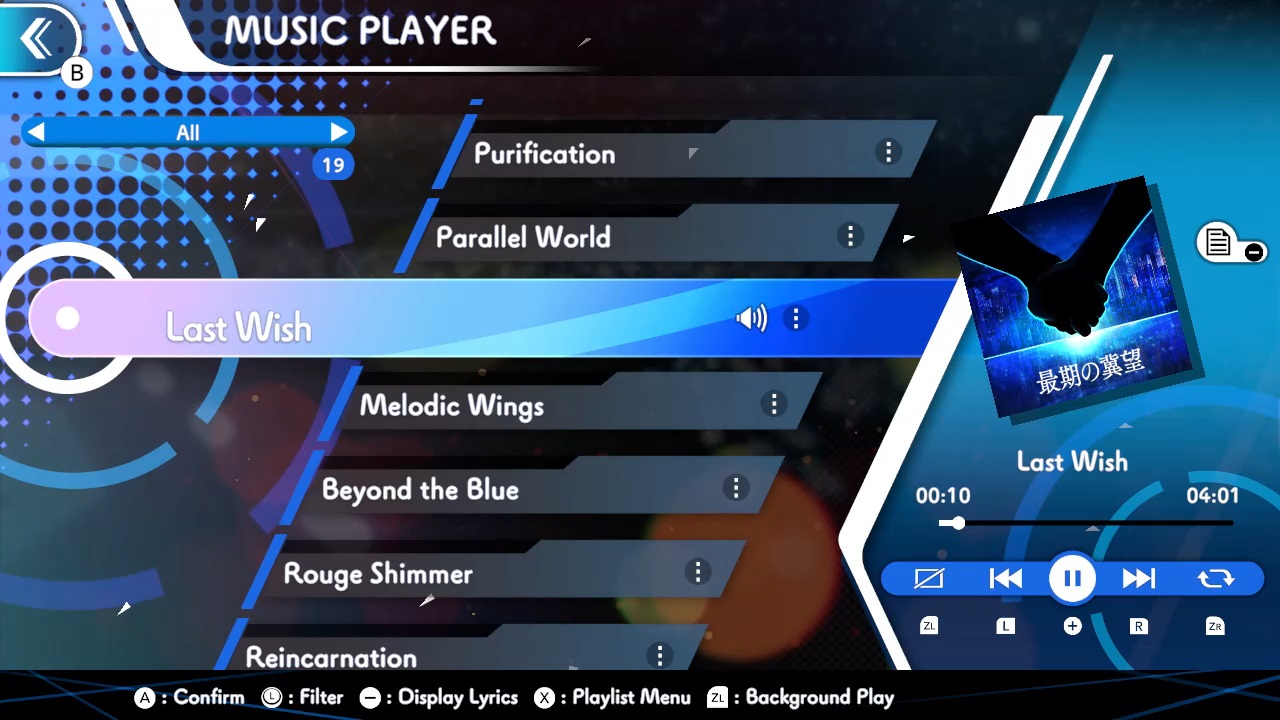Click the speaker icon on Last Wish
This screenshot has width=1280, height=720.
tap(751, 318)
